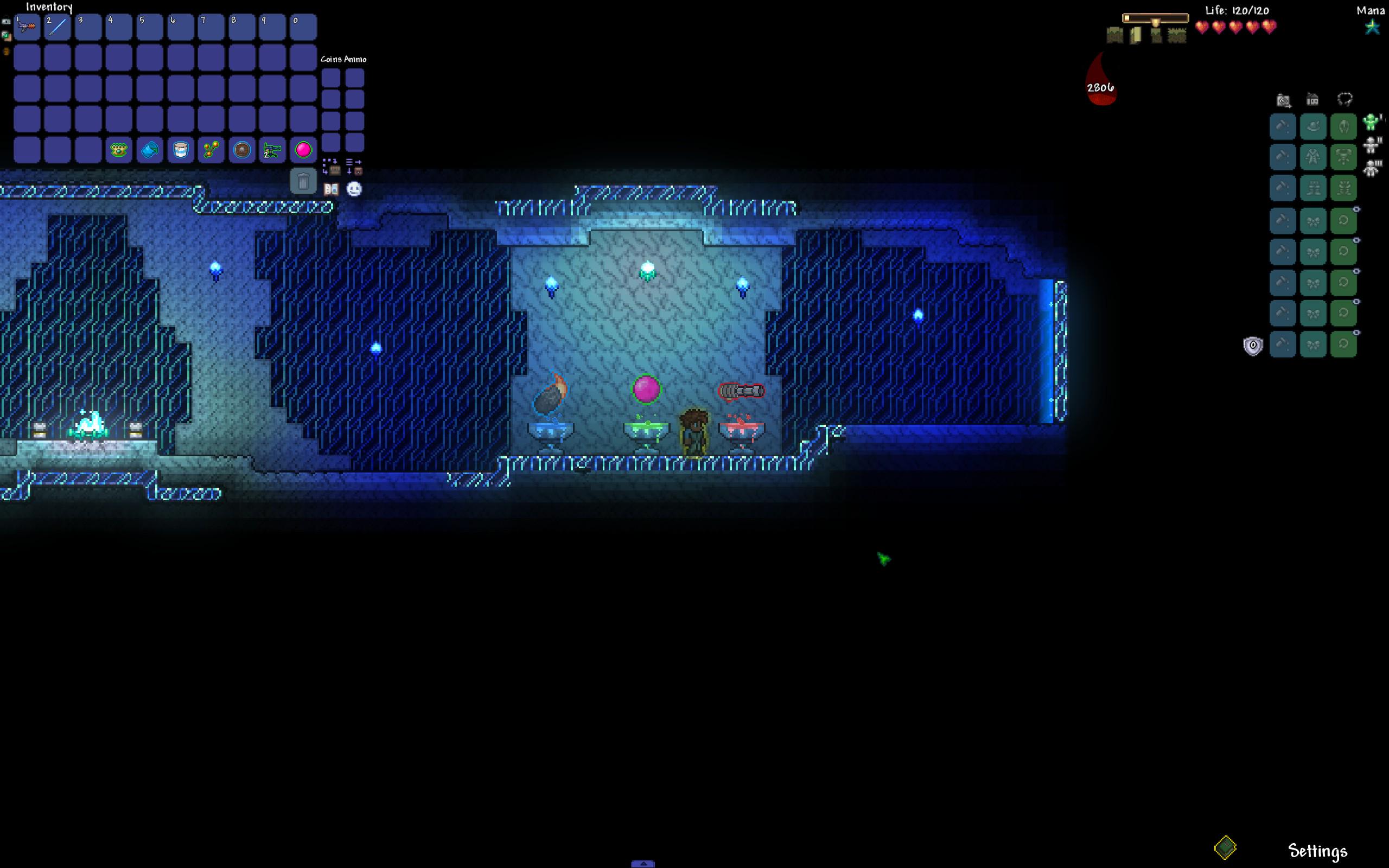Switch to equipment loadout II
1389x868 pixels.
1372,145
